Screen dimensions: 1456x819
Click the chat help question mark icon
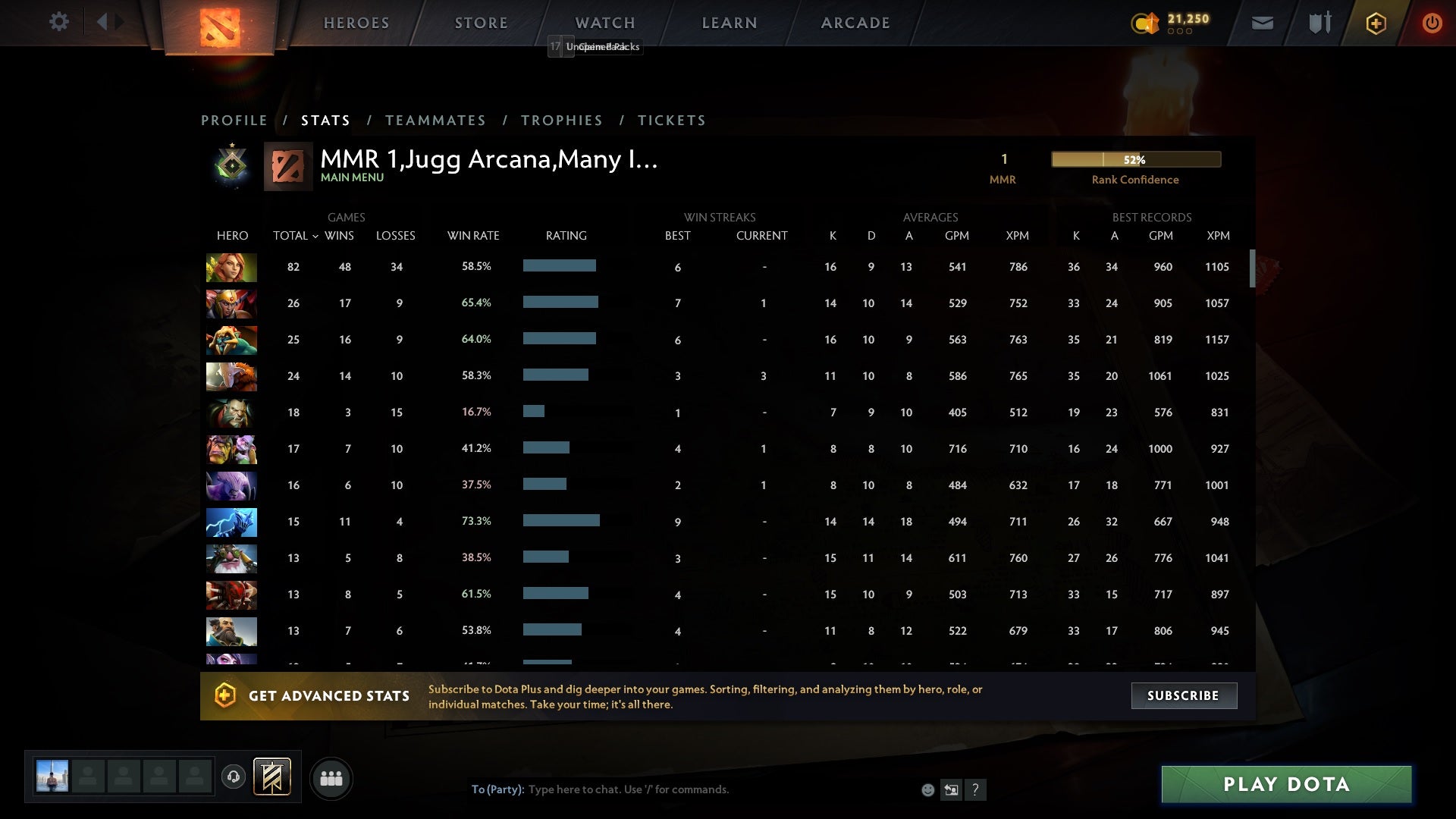pos(976,790)
